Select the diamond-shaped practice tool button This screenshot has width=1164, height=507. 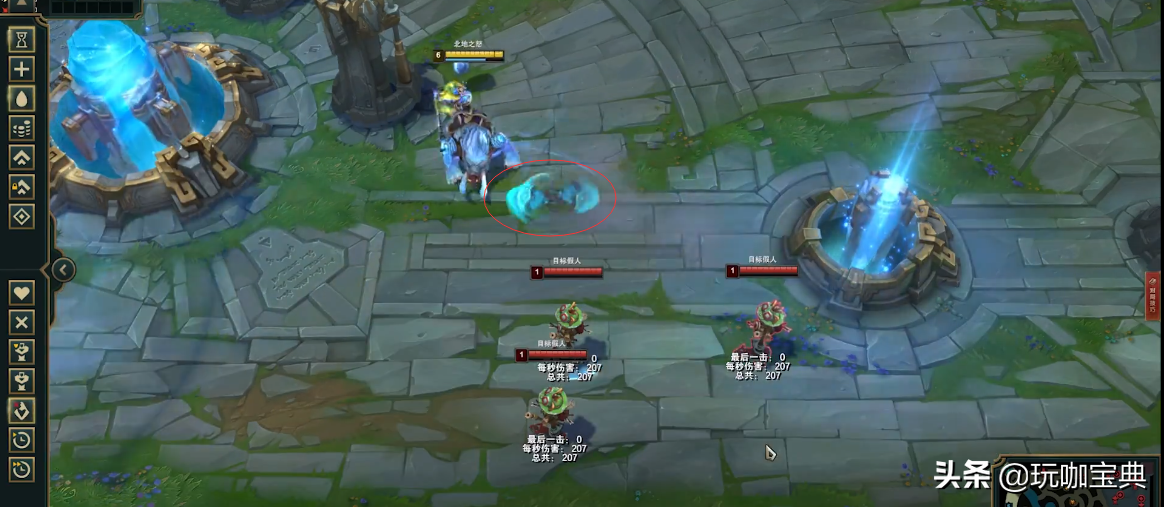tap(22, 216)
